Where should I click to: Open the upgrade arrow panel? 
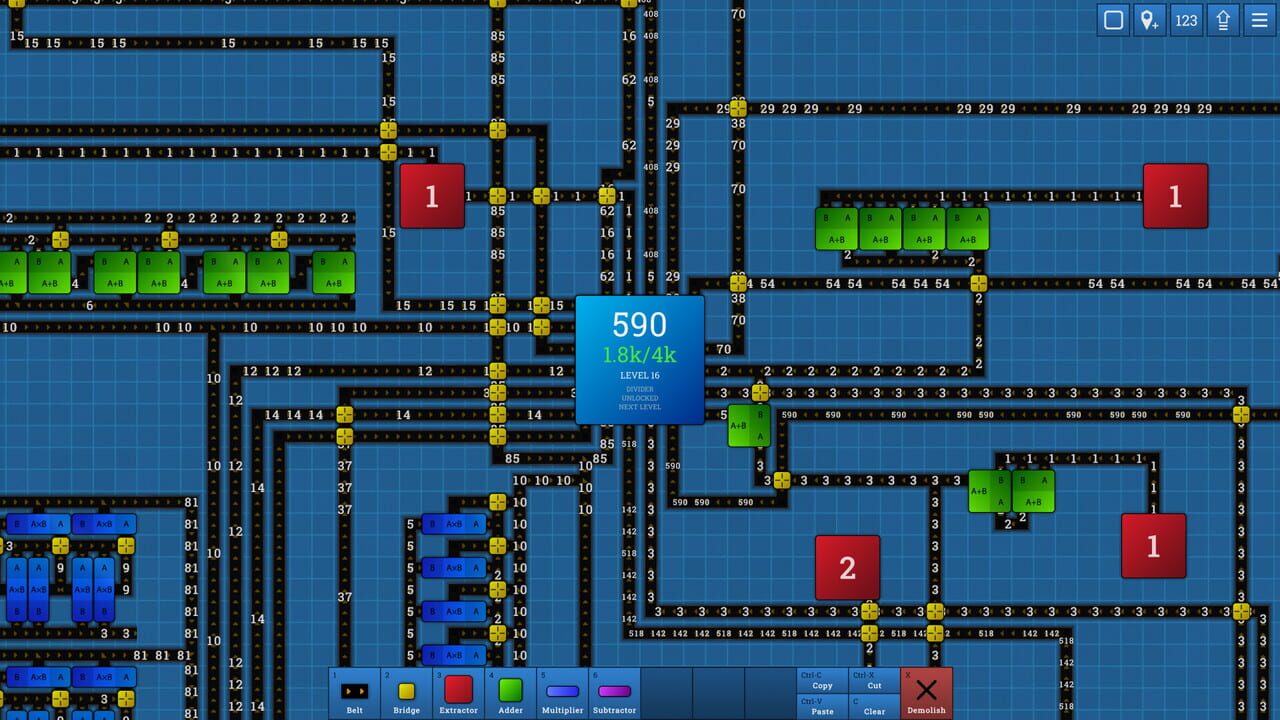pyautogui.click(x=1223, y=20)
